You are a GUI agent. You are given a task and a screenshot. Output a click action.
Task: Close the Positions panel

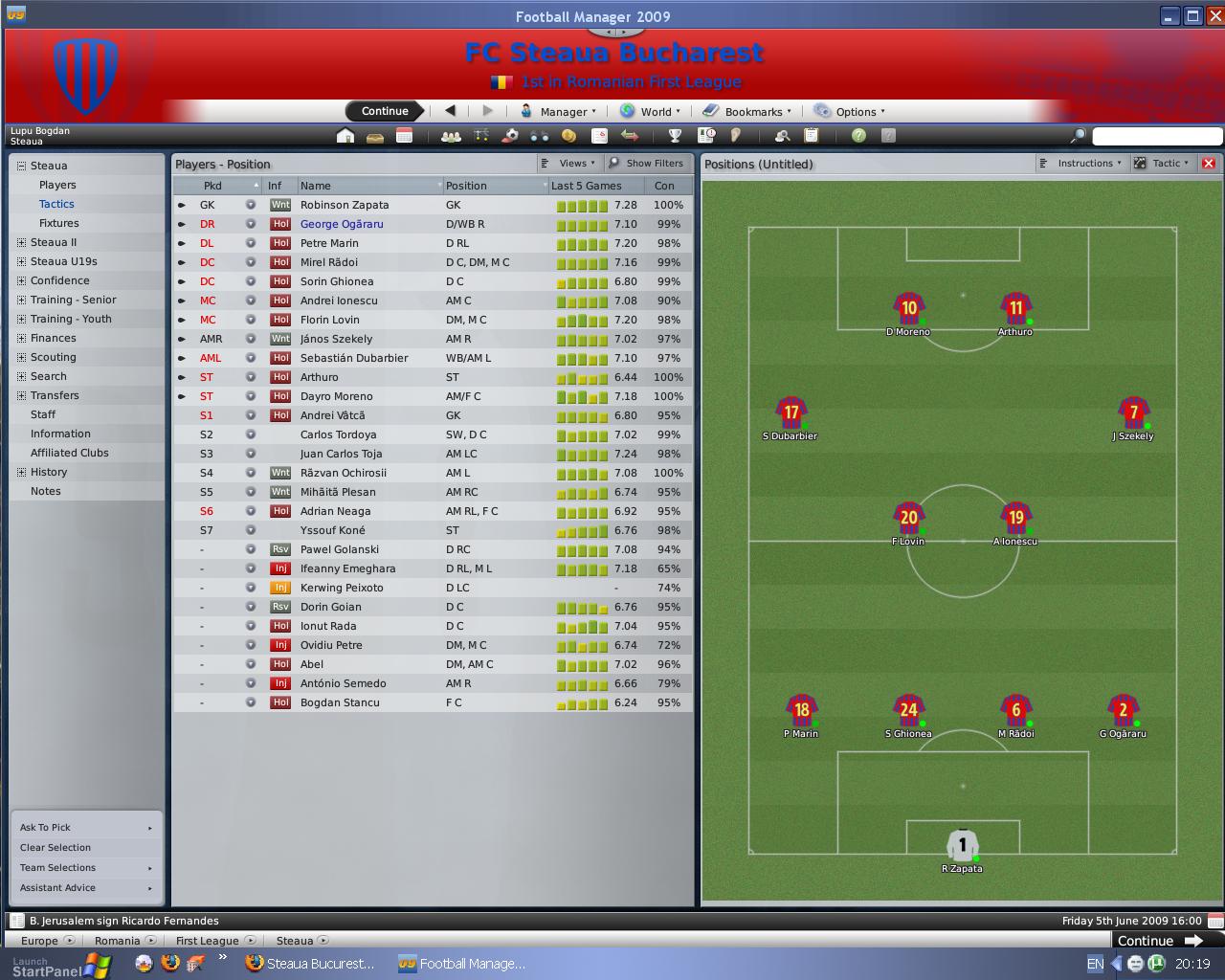pos(1209,164)
